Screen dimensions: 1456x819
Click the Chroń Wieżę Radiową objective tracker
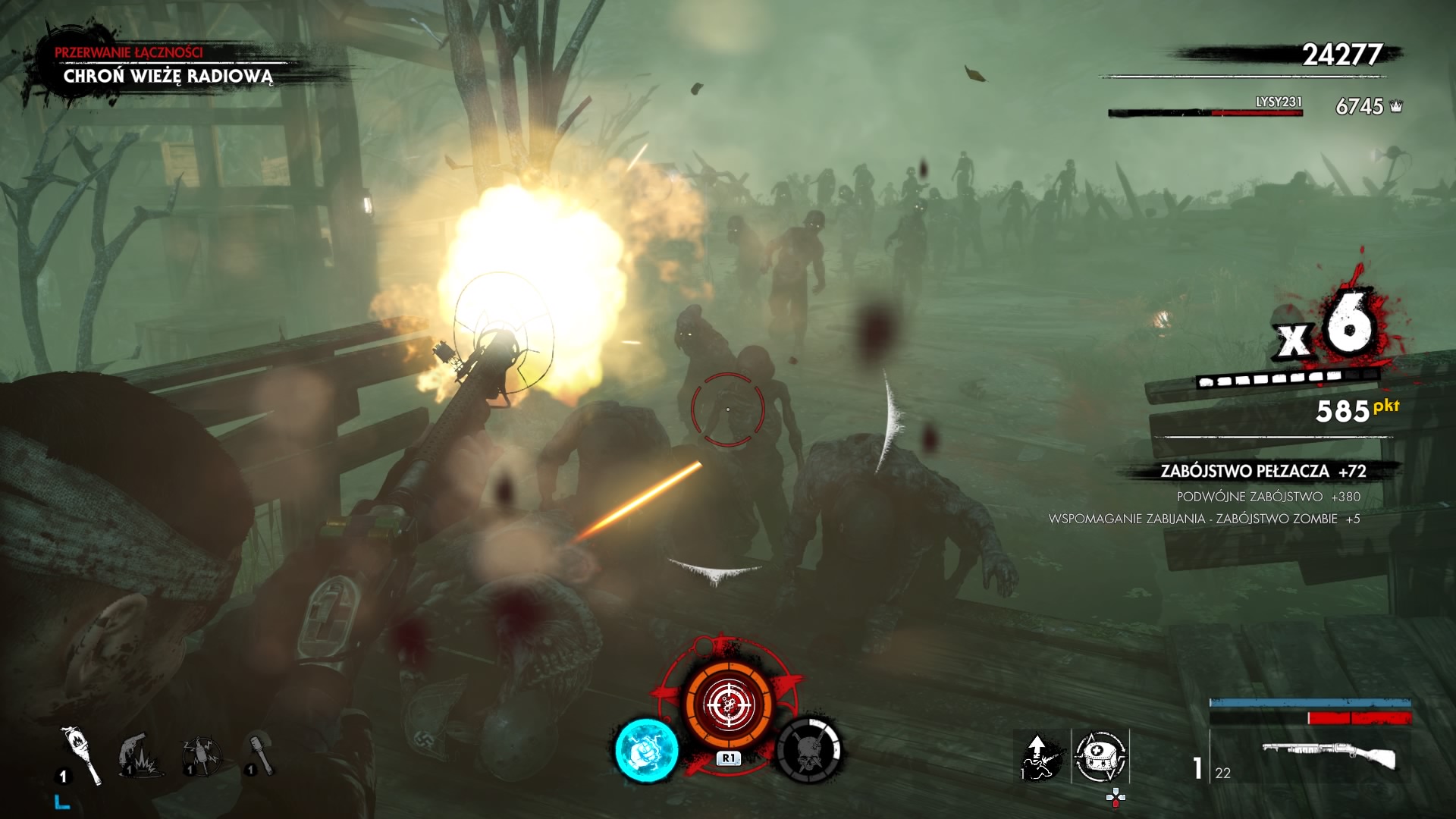coord(168,76)
